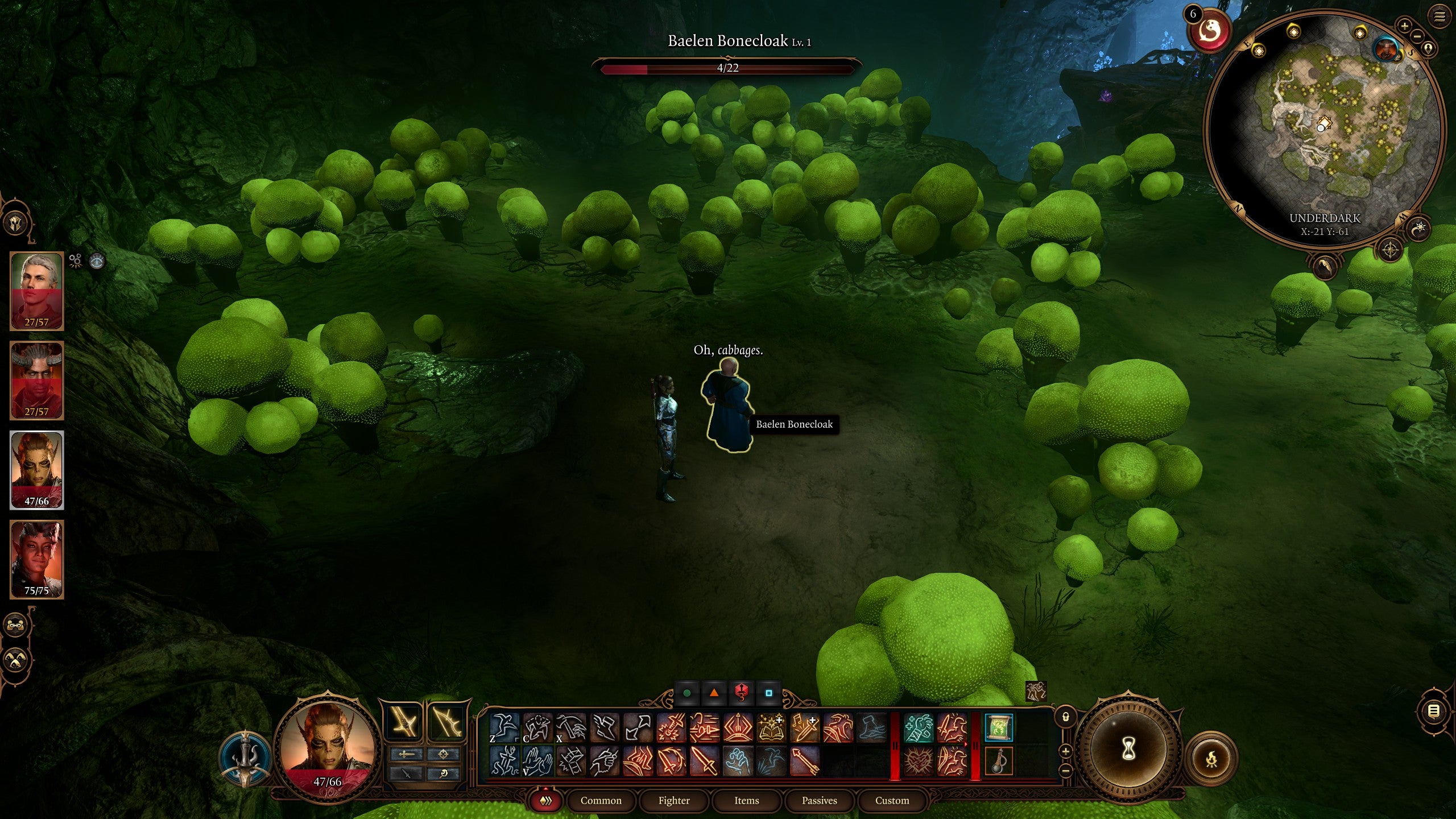This screenshot has height=819, width=1456.
Task: Open the combat log on the right edge
Action: click(x=1433, y=711)
